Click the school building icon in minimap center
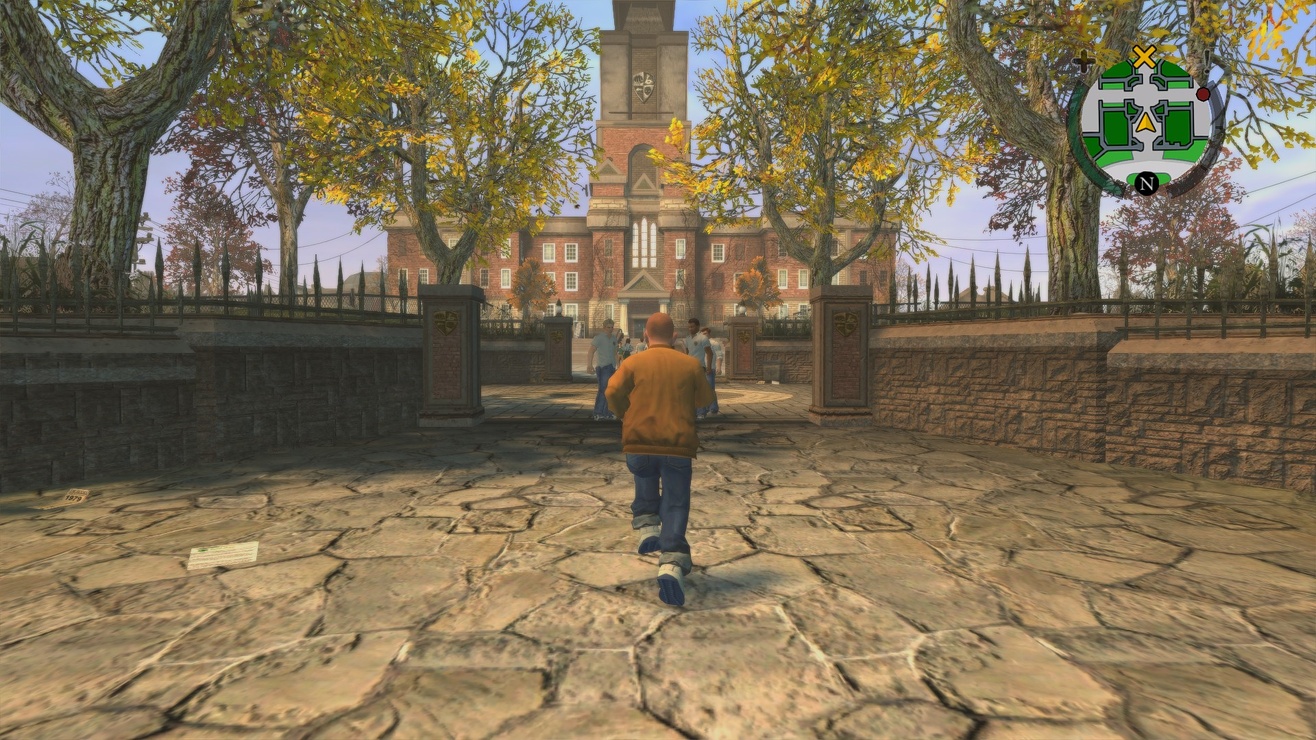The height and width of the screenshot is (740, 1316). (1146, 100)
